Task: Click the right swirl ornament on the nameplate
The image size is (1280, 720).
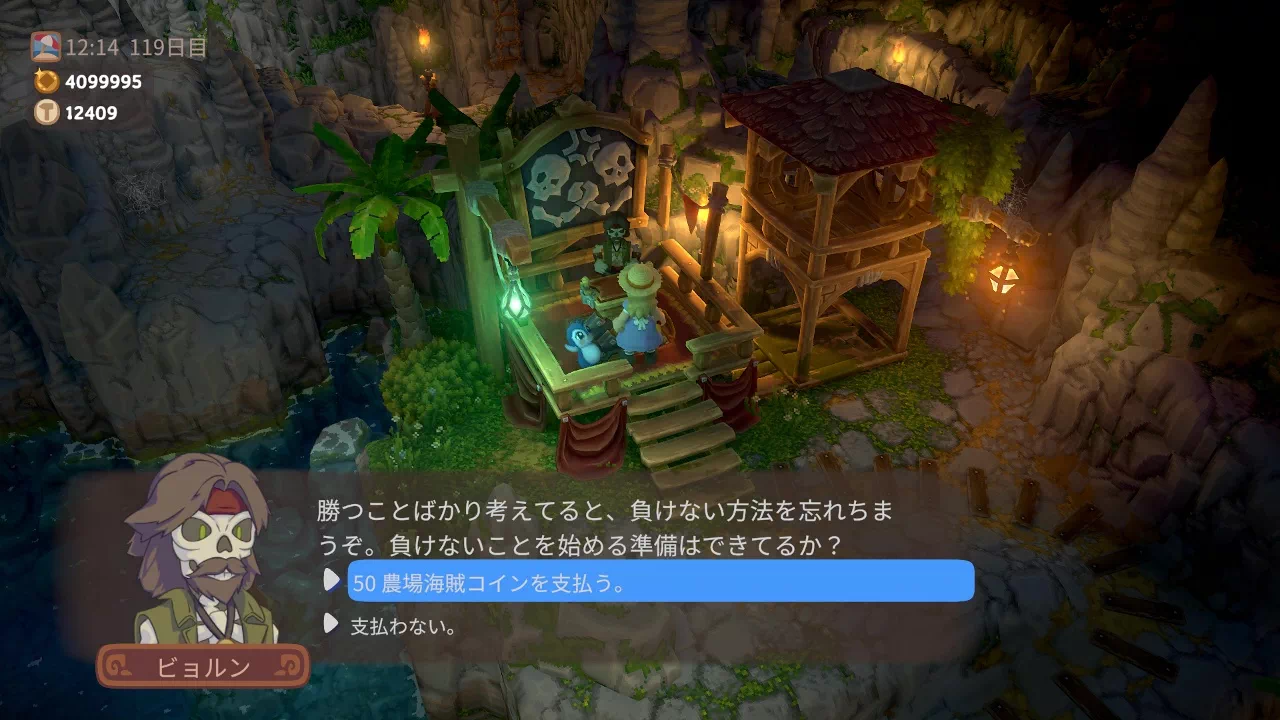Action: pyautogui.click(x=290, y=663)
